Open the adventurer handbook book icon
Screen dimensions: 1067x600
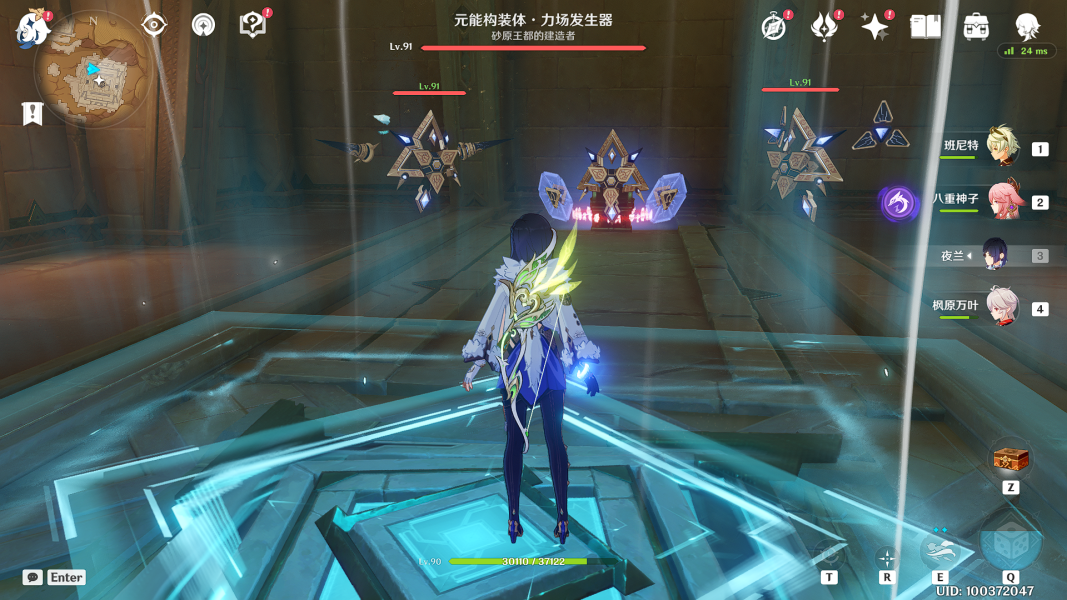click(x=925, y=26)
